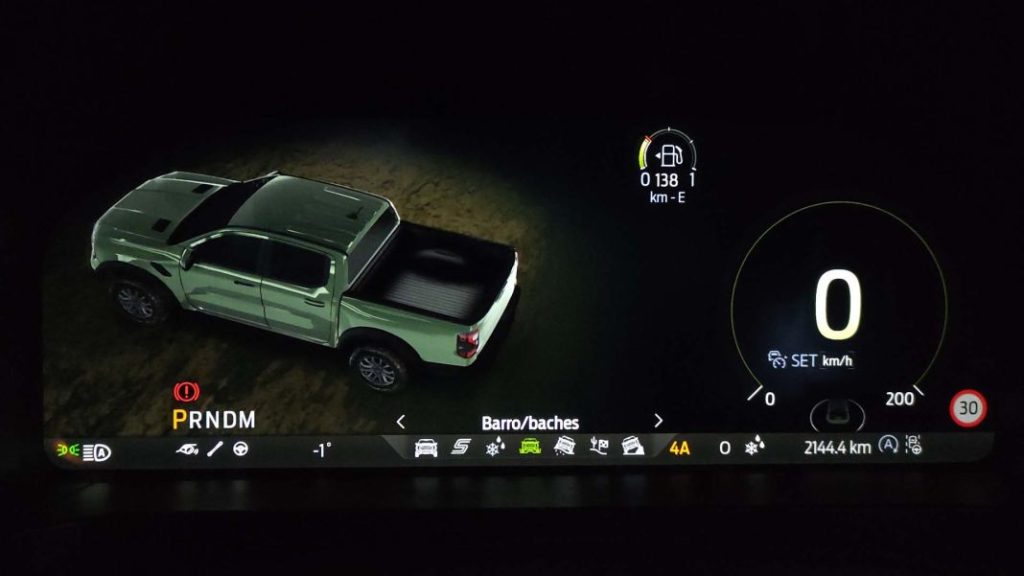
Task: Select the Normal drive mode truck icon
Action: (426, 448)
